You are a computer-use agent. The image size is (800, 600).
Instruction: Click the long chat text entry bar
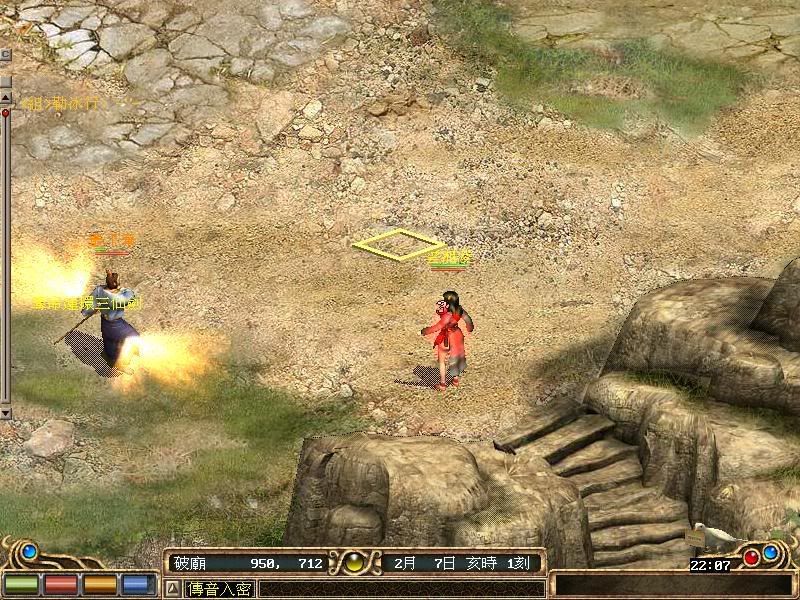400,589
